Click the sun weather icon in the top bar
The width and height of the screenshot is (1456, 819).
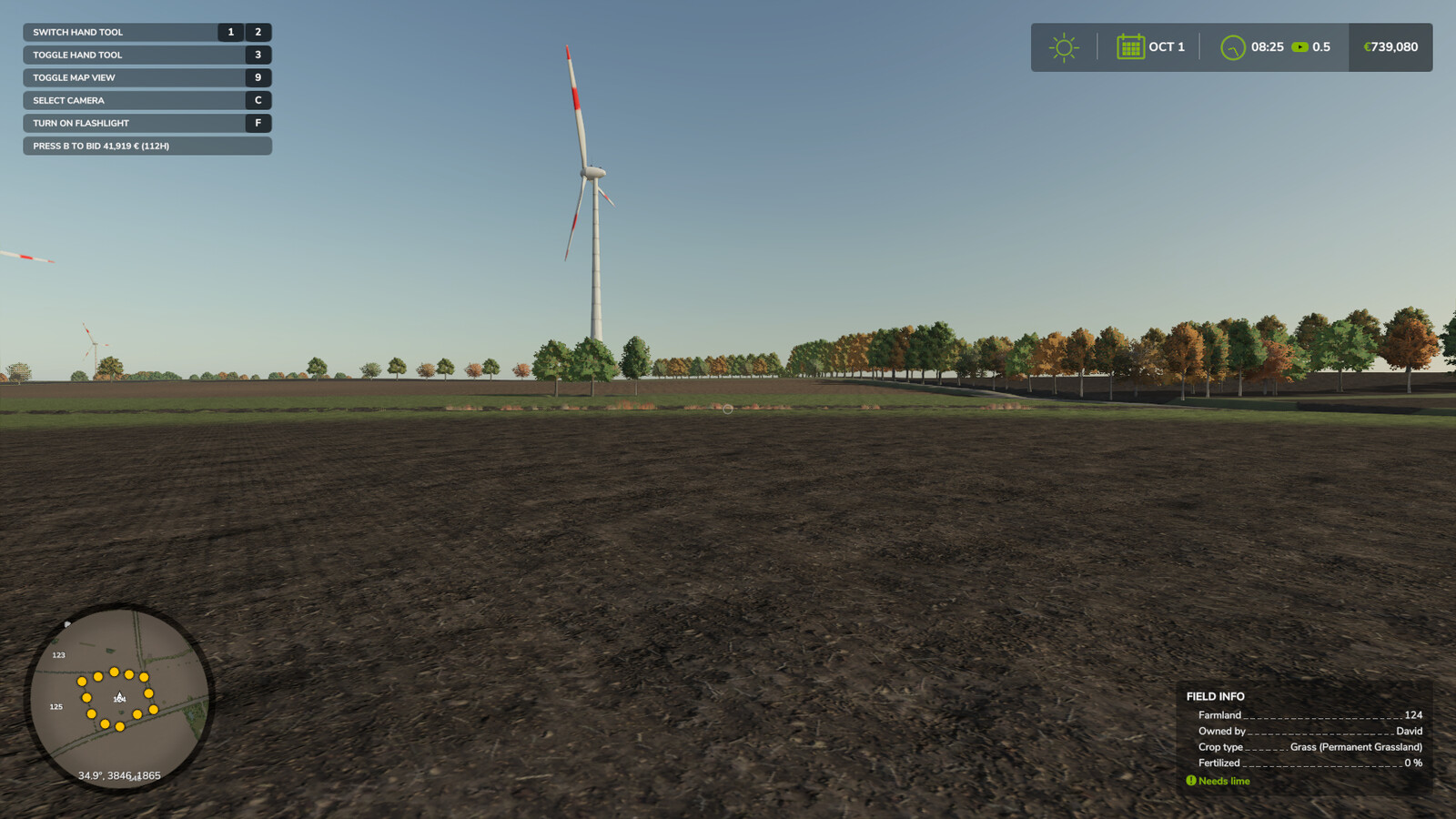click(x=1063, y=46)
